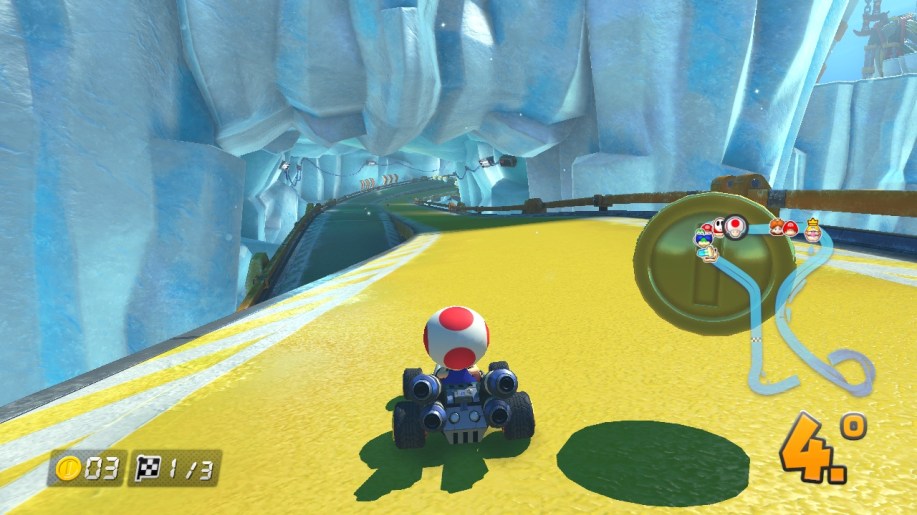Click the crowned Wario marker on the minimap
This screenshot has height=515, width=917.
tap(812, 231)
